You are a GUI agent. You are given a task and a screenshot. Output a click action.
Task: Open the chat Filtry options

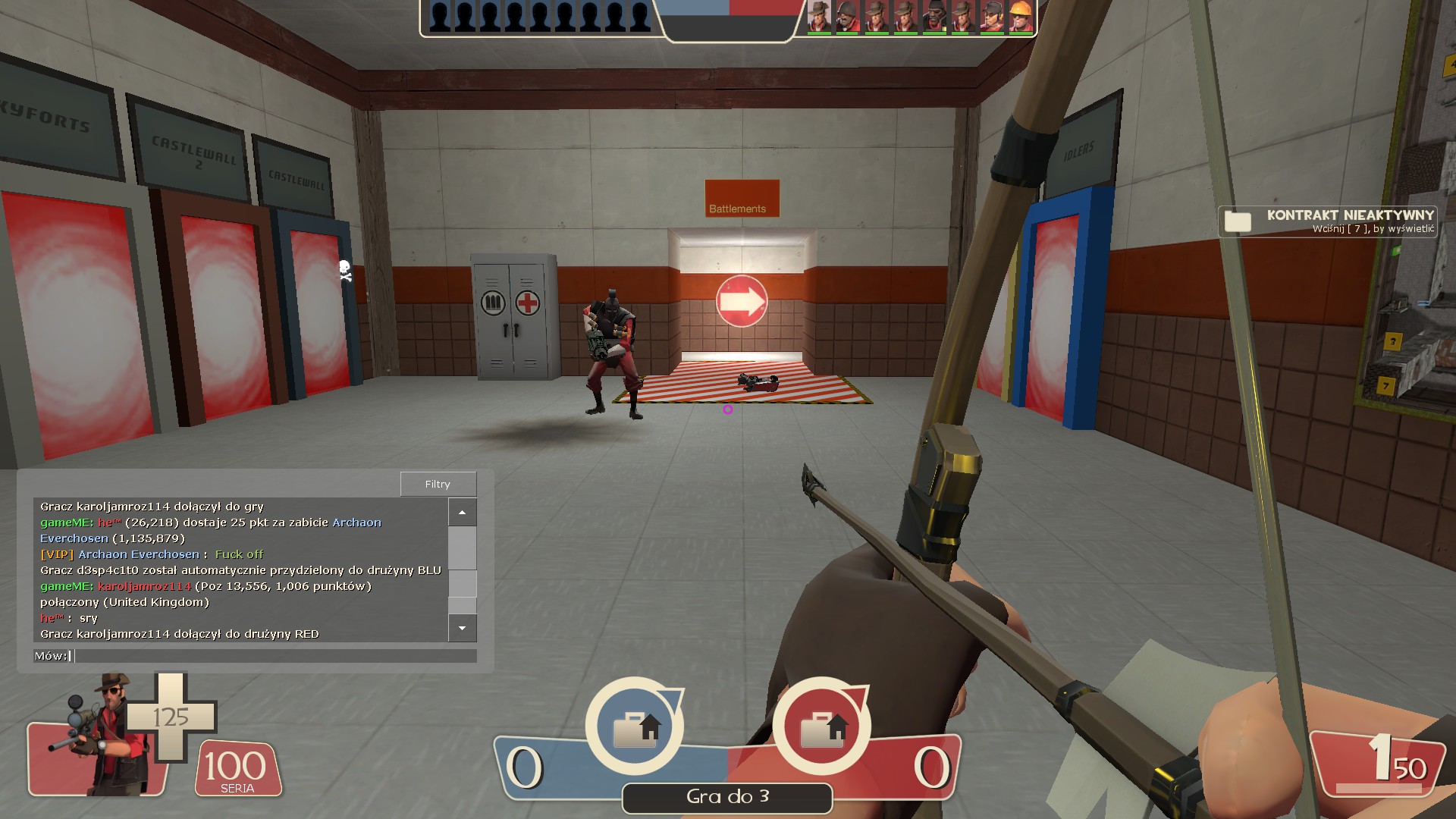pos(438,484)
